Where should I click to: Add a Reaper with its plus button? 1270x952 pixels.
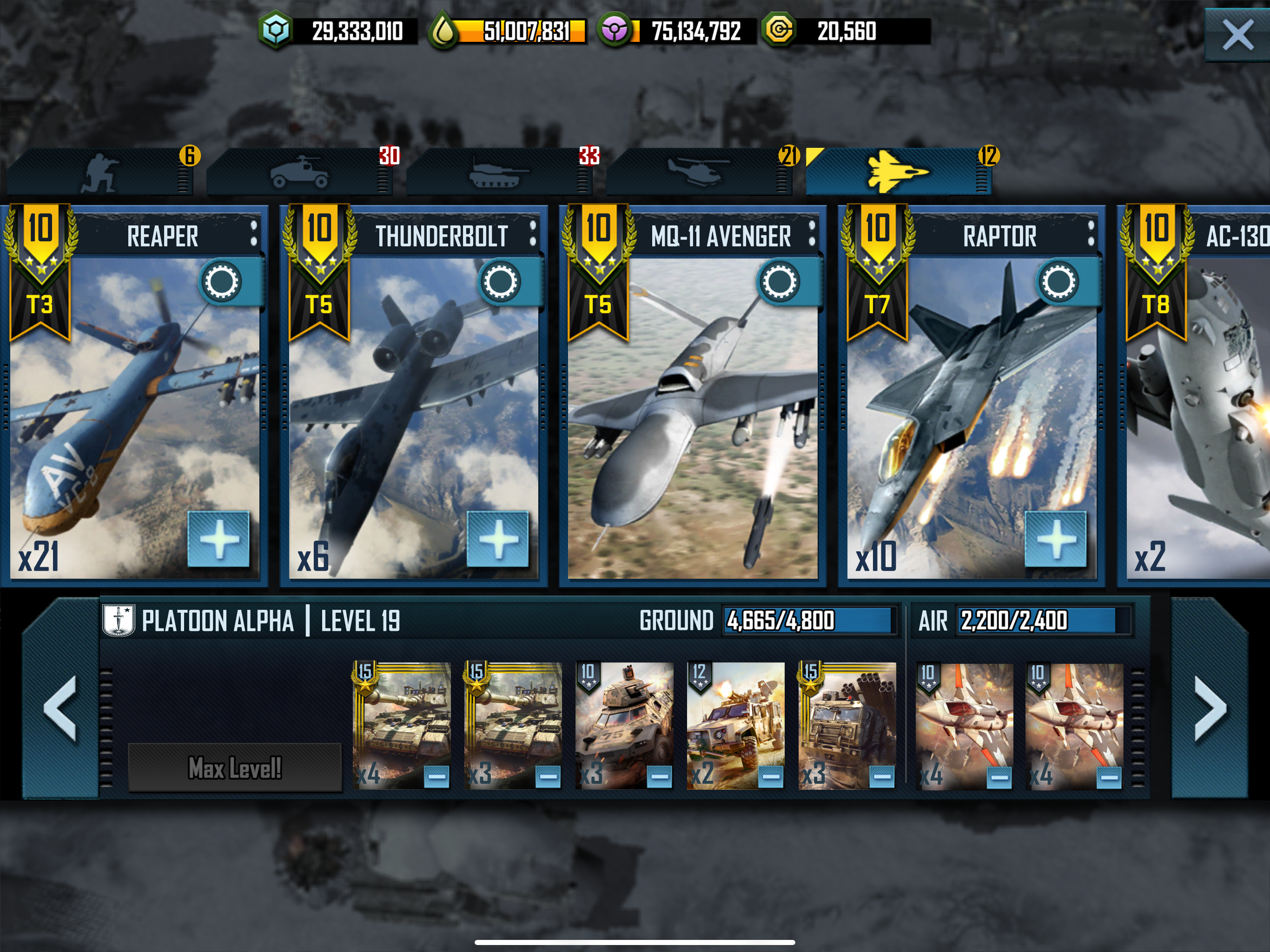(219, 539)
